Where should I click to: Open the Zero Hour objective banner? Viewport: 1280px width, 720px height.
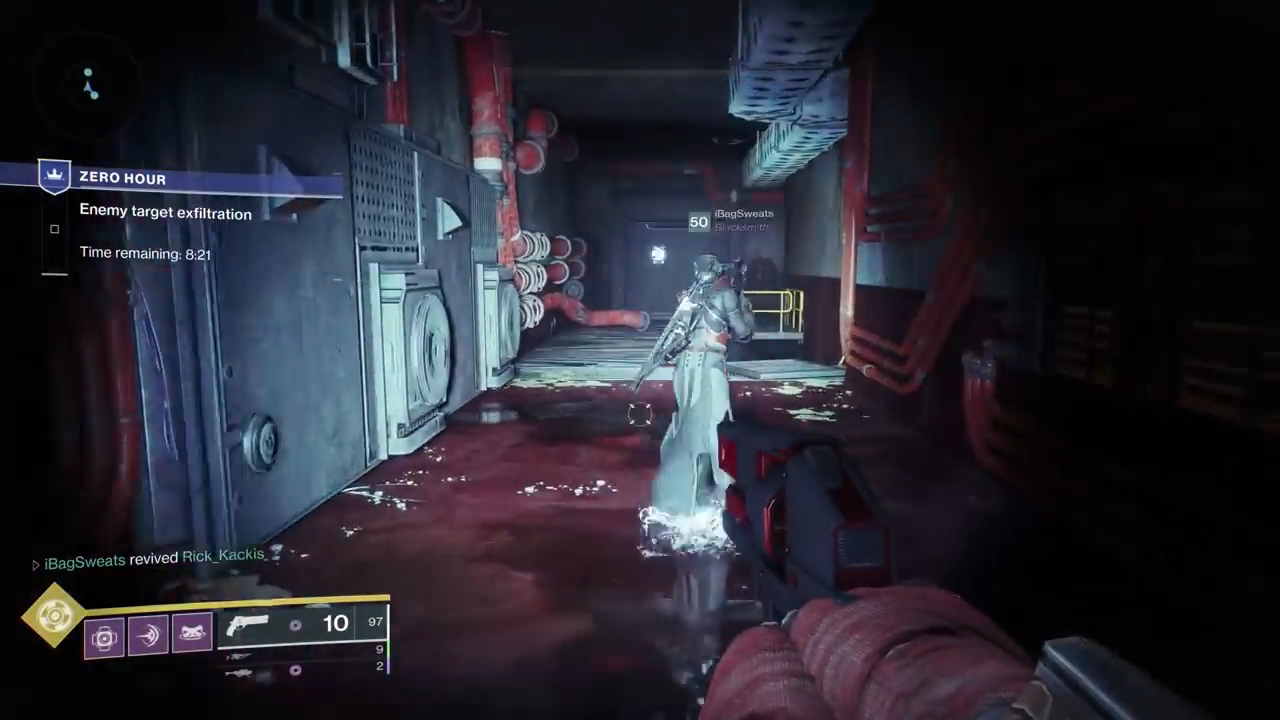190,179
